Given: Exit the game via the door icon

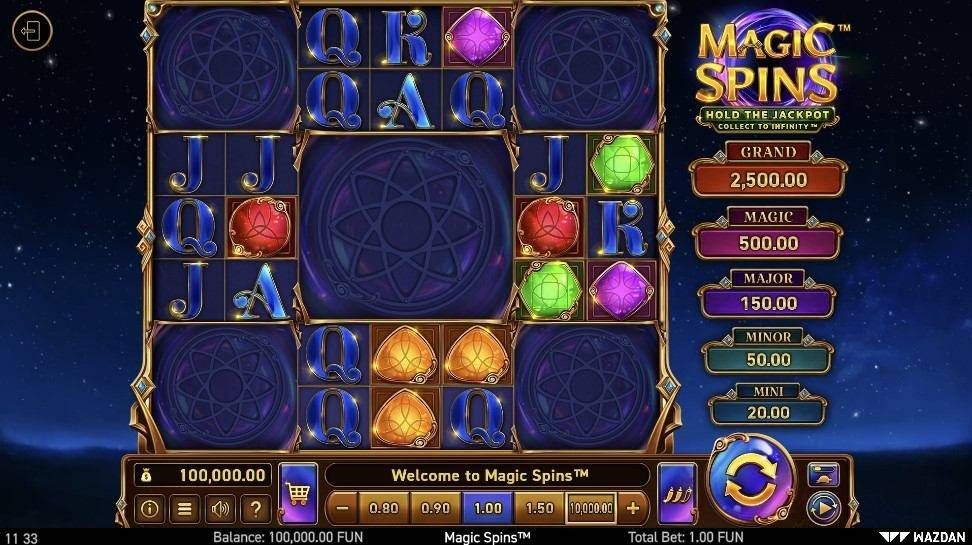Looking at the screenshot, I should [31, 32].
